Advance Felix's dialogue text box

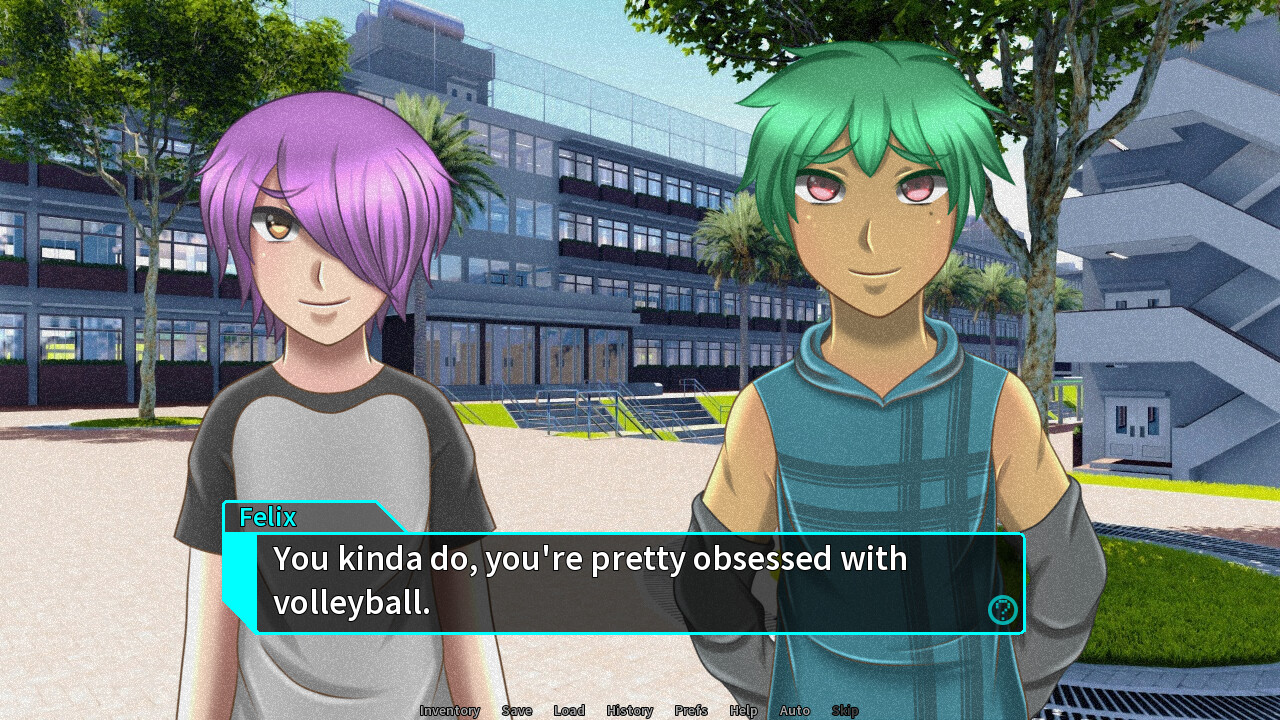point(620,584)
